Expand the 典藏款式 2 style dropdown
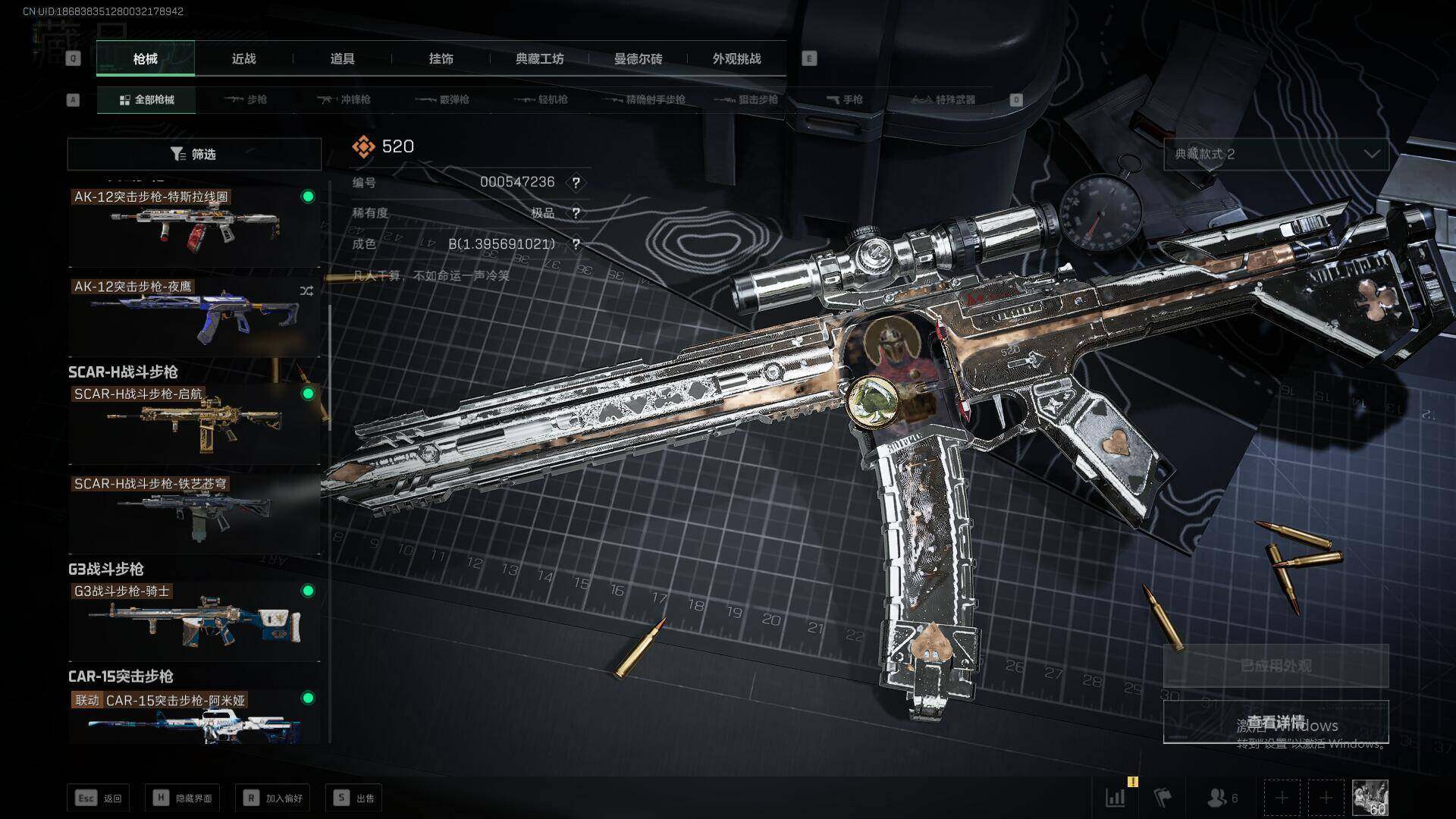Viewport: 1456px width, 819px height. [x=1276, y=154]
